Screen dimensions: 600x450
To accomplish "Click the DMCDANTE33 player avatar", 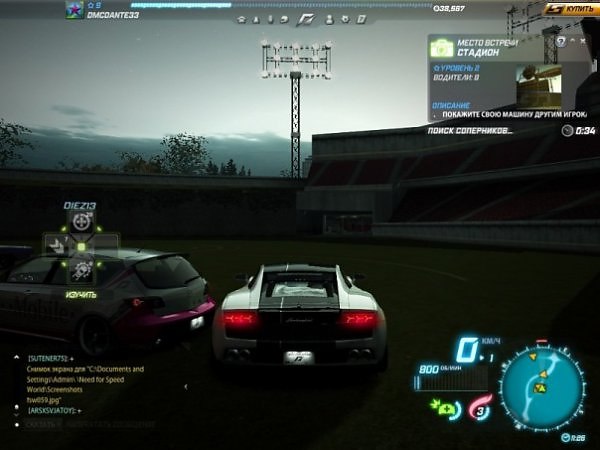I will pyautogui.click(x=74, y=10).
